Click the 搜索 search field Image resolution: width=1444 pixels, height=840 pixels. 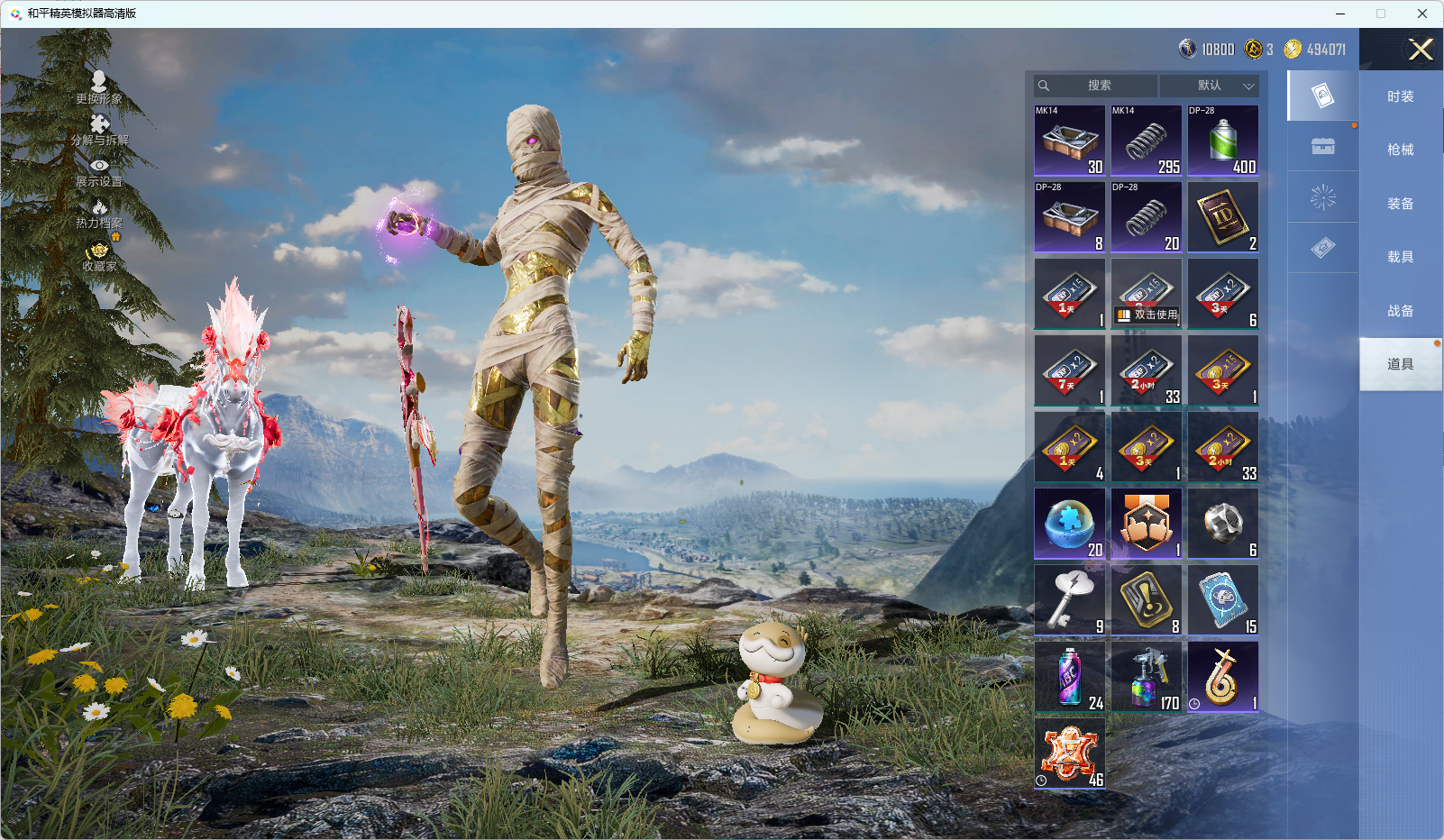tap(1097, 86)
